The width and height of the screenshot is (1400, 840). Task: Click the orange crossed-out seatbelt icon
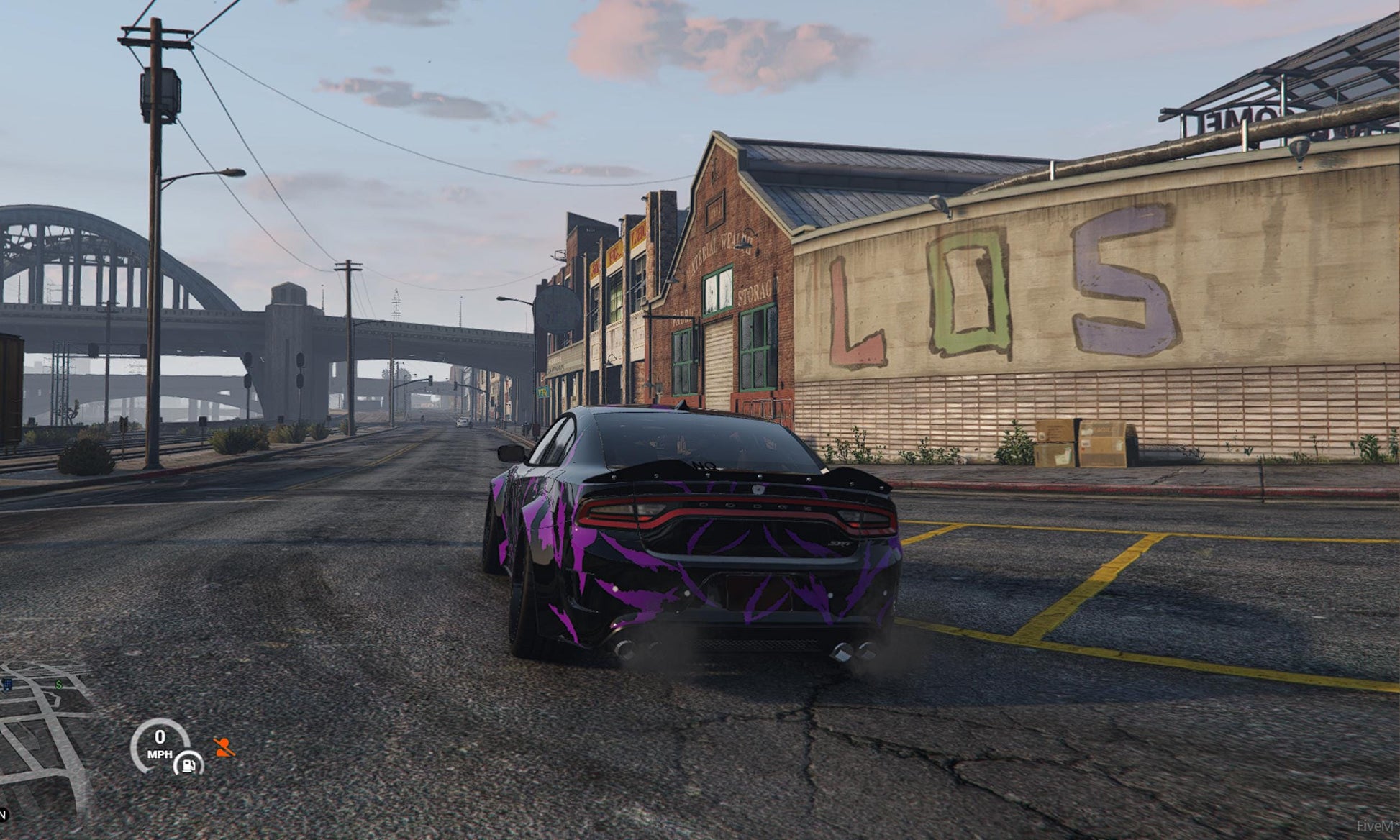tap(224, 748)
